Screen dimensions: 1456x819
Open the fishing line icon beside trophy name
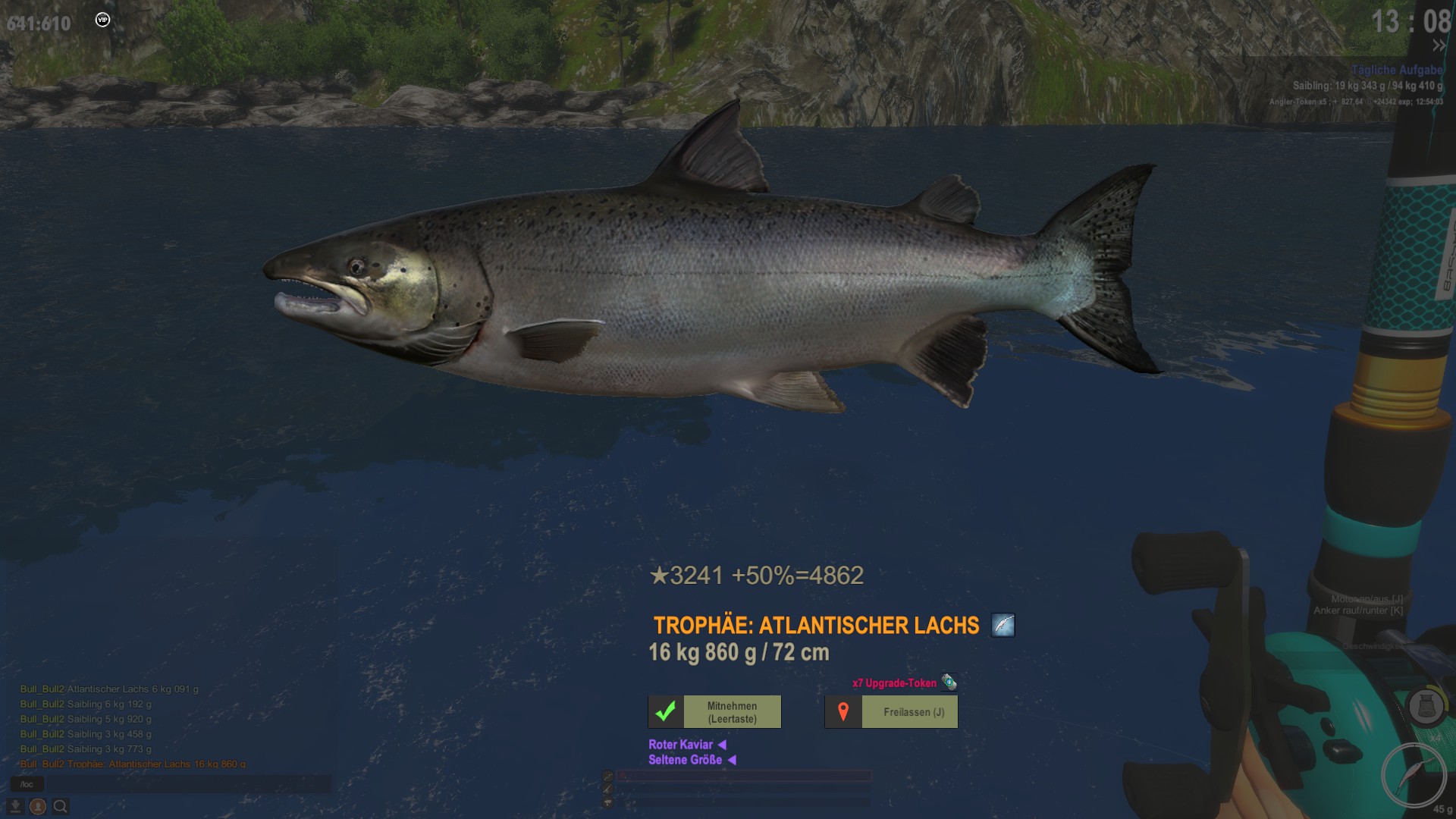(1003, 626)
